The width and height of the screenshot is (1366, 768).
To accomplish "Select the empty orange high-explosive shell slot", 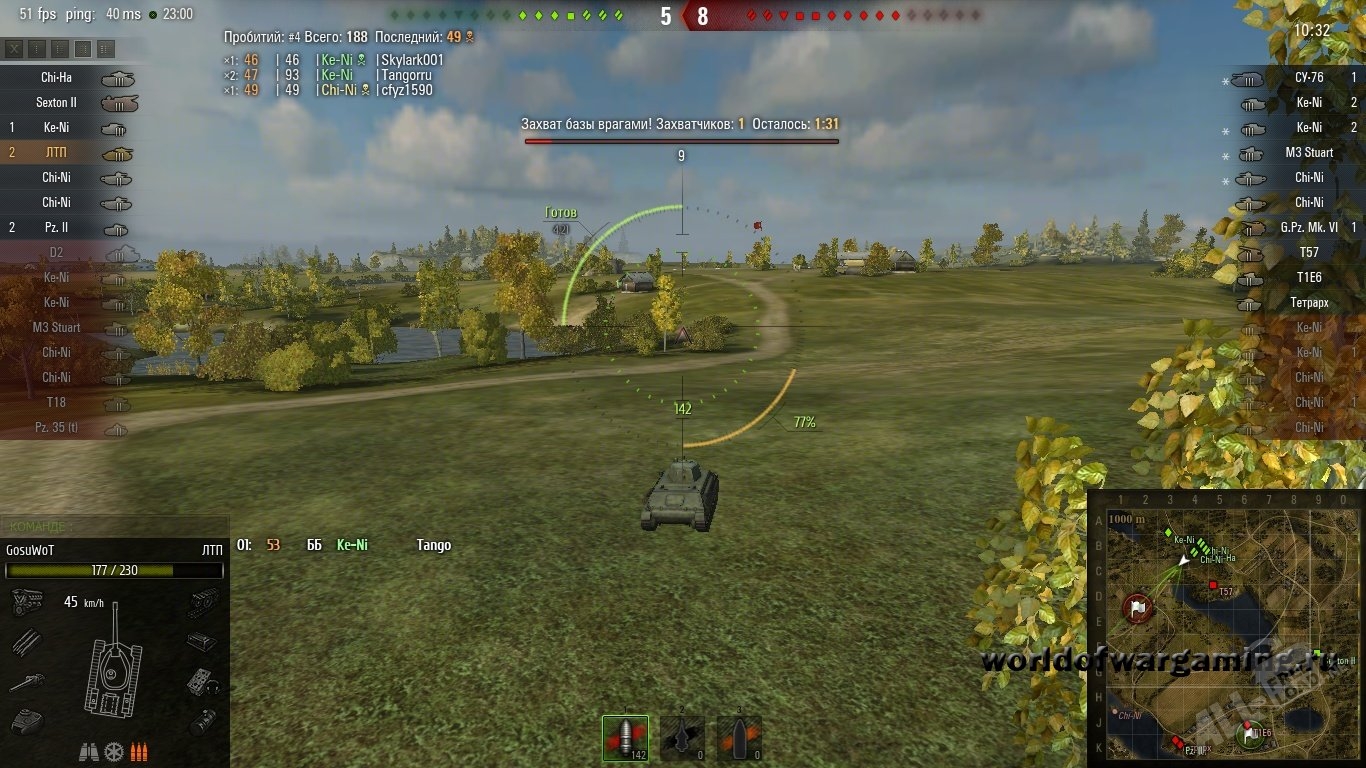I will [738, 738].
